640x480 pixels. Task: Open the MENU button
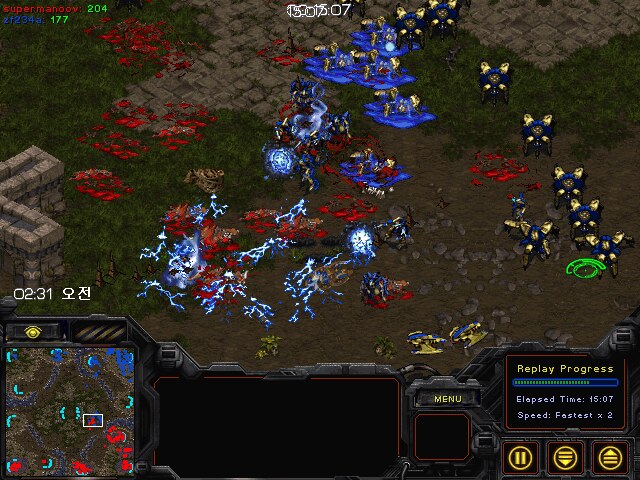pos(446,399)
